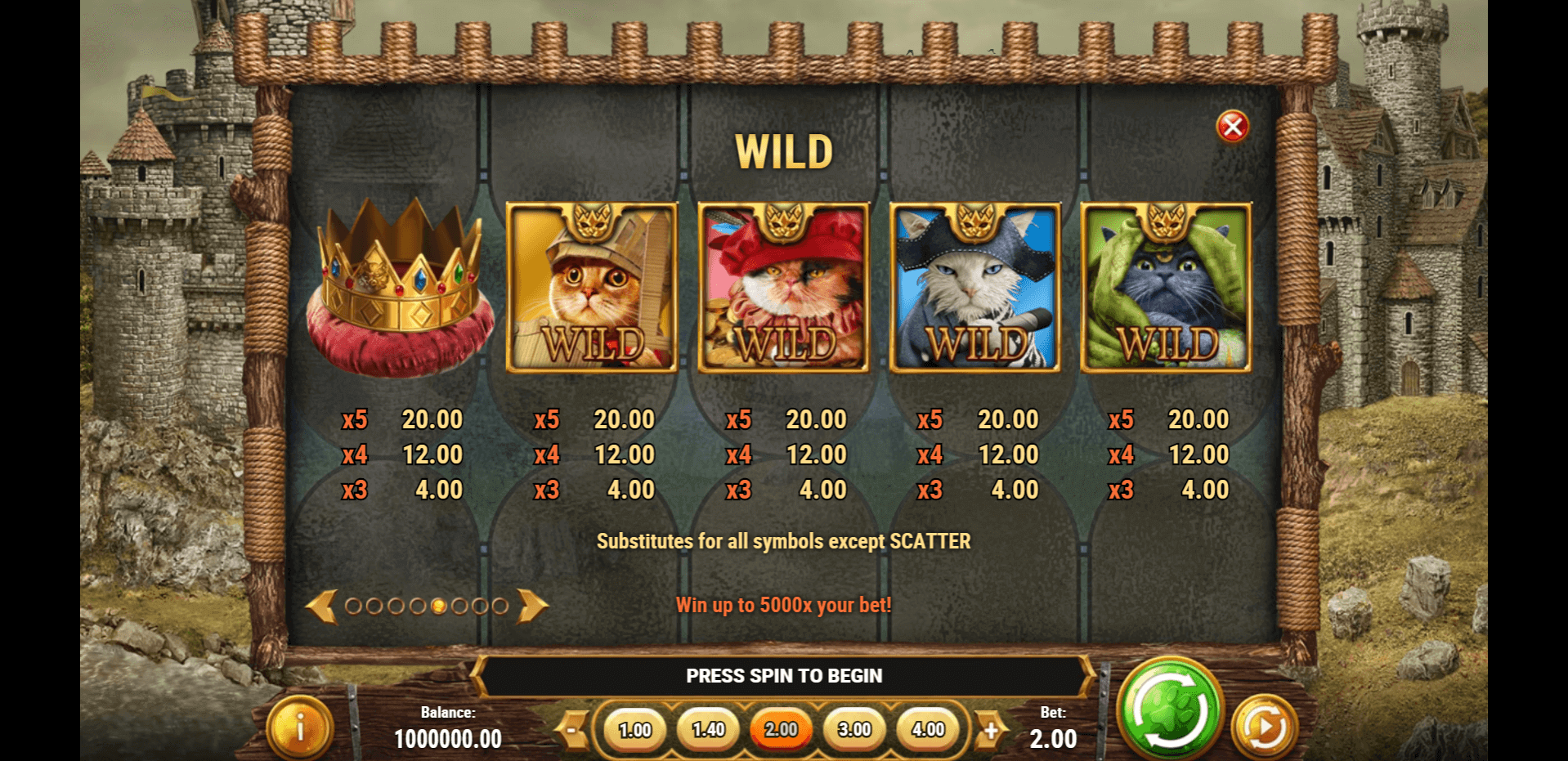Close the WILD paytable panel

pyautogui.click(x=1232, y=127)
